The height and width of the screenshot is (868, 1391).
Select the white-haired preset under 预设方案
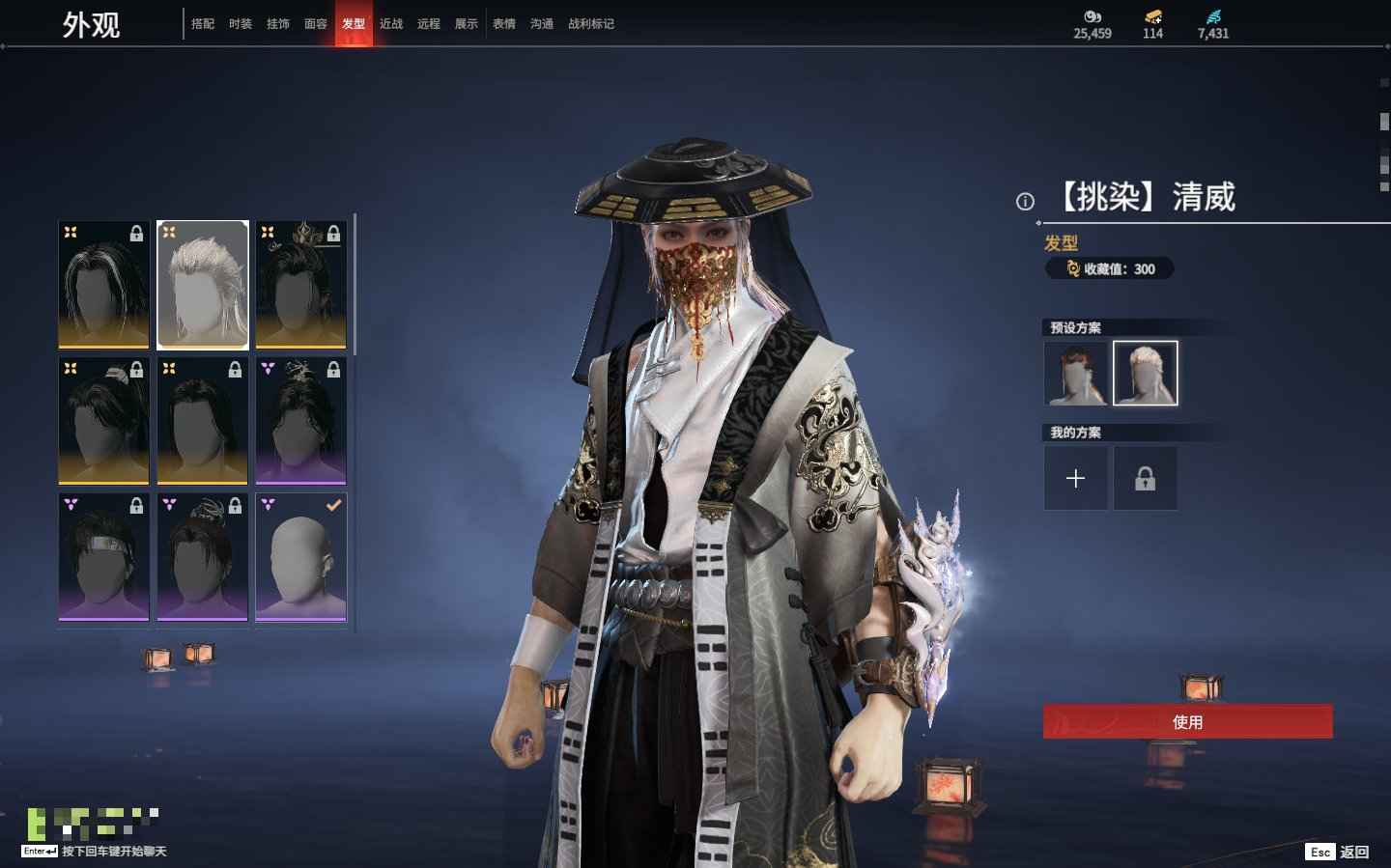point(1145,373)
